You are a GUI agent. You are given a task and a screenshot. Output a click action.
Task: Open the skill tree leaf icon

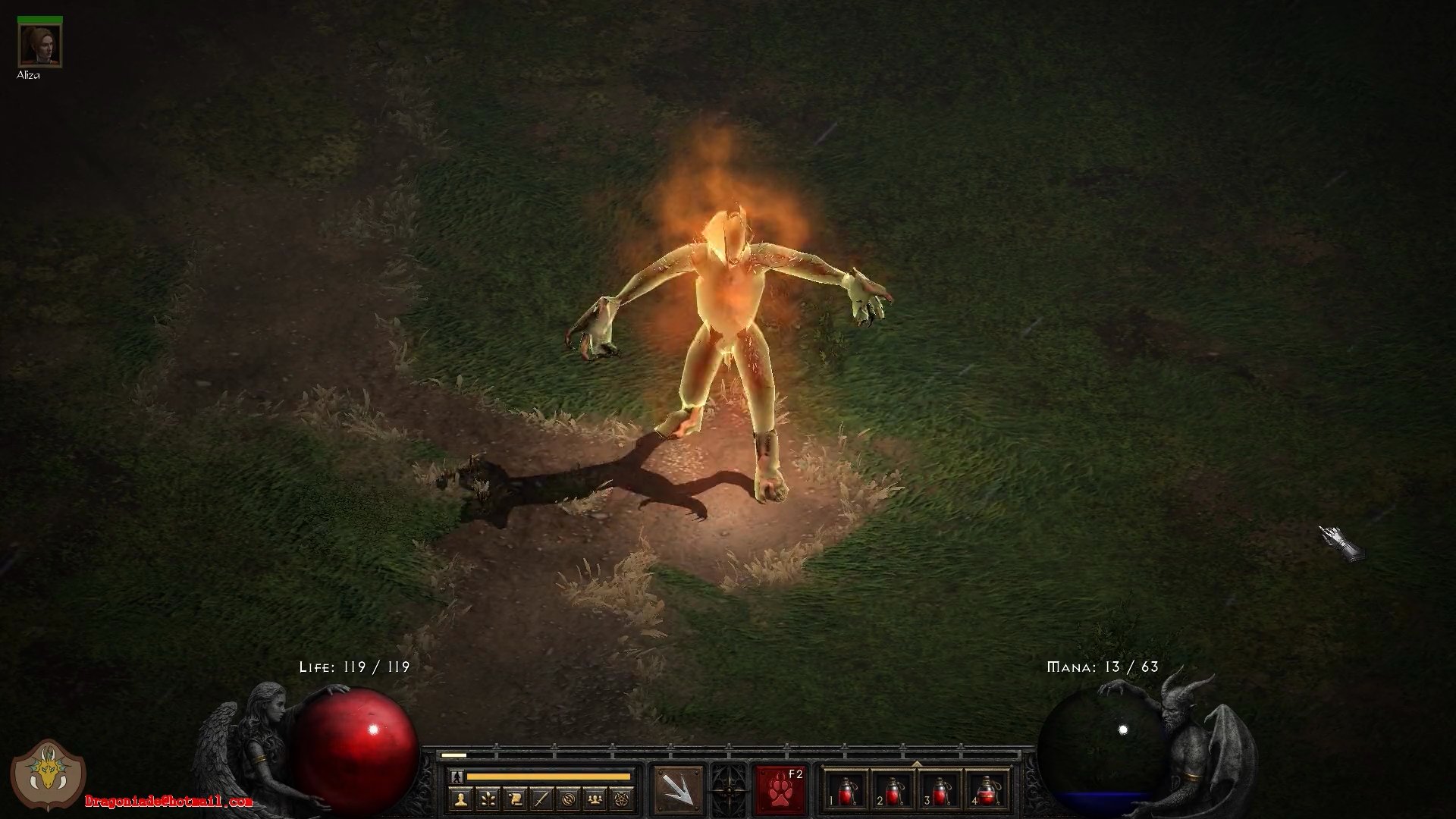tap(488, 799)
